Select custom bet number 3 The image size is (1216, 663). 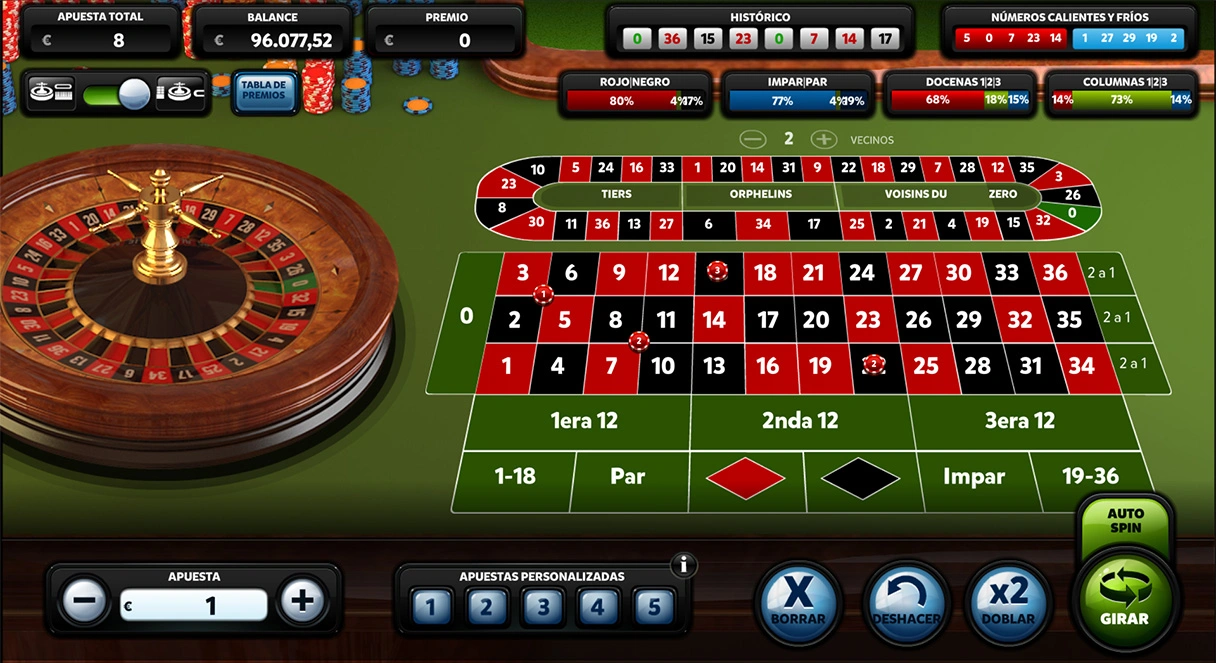[543, 606]
